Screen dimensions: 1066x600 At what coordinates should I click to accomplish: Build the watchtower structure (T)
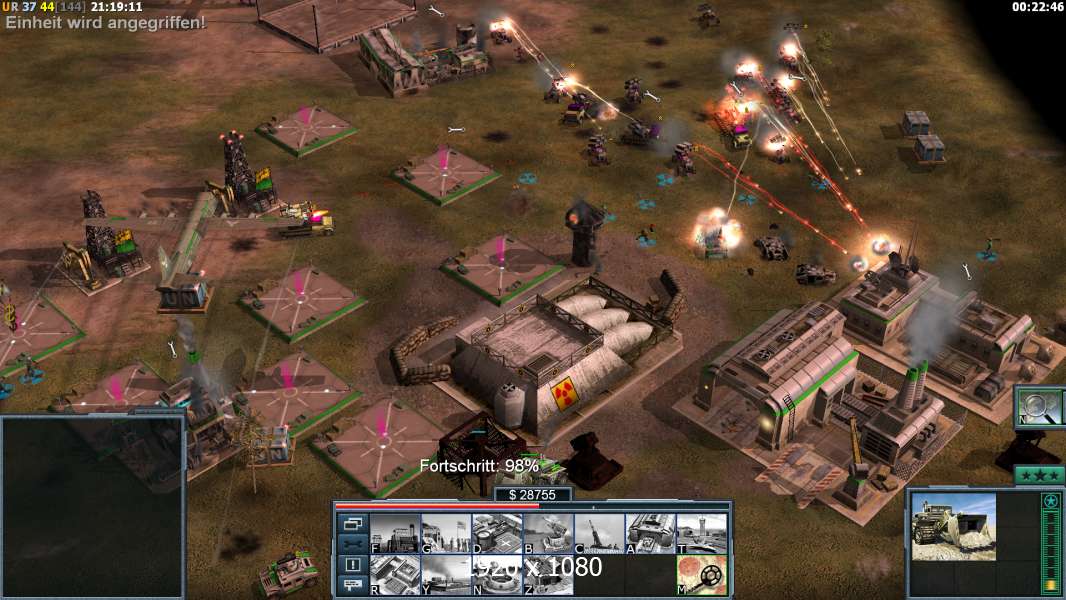(701, 534)
